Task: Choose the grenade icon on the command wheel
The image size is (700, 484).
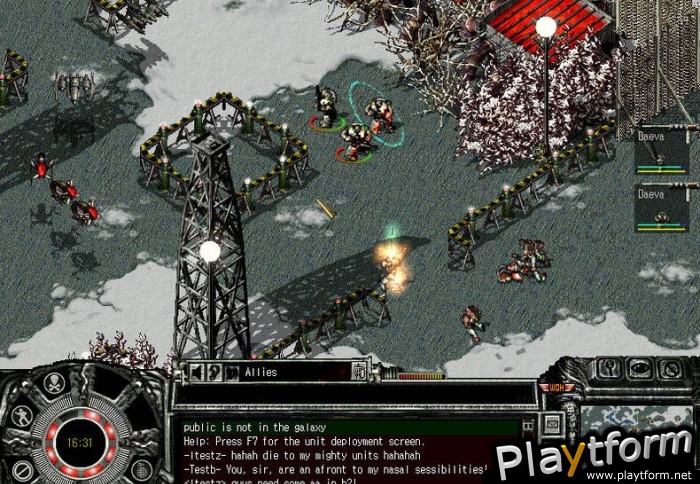Action: pos(142,469)
